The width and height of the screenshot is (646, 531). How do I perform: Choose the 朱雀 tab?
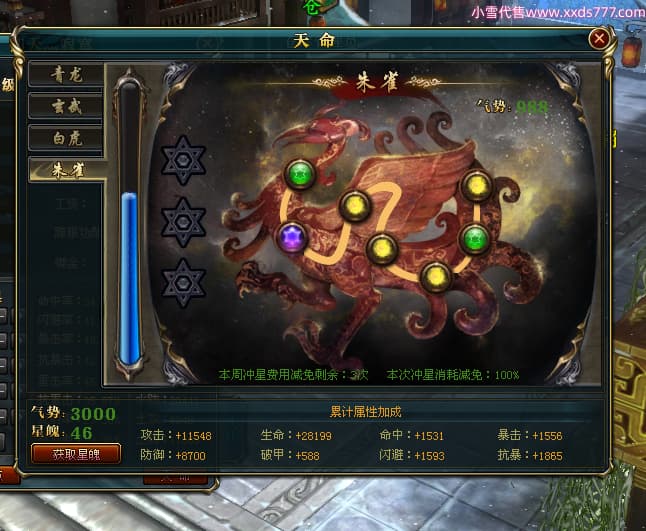[66, 170]
